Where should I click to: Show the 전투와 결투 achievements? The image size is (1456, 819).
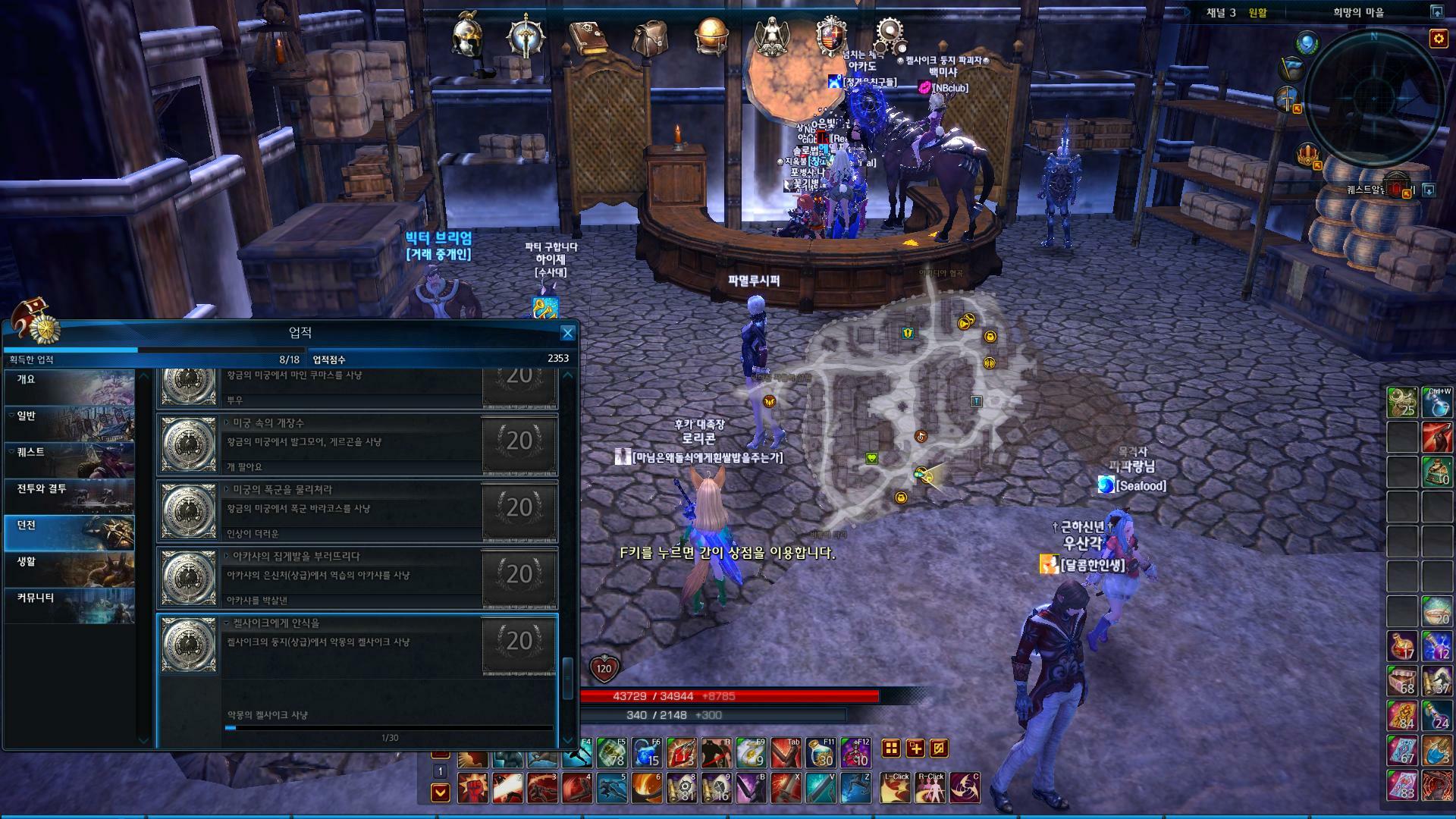tap(69, 496)
